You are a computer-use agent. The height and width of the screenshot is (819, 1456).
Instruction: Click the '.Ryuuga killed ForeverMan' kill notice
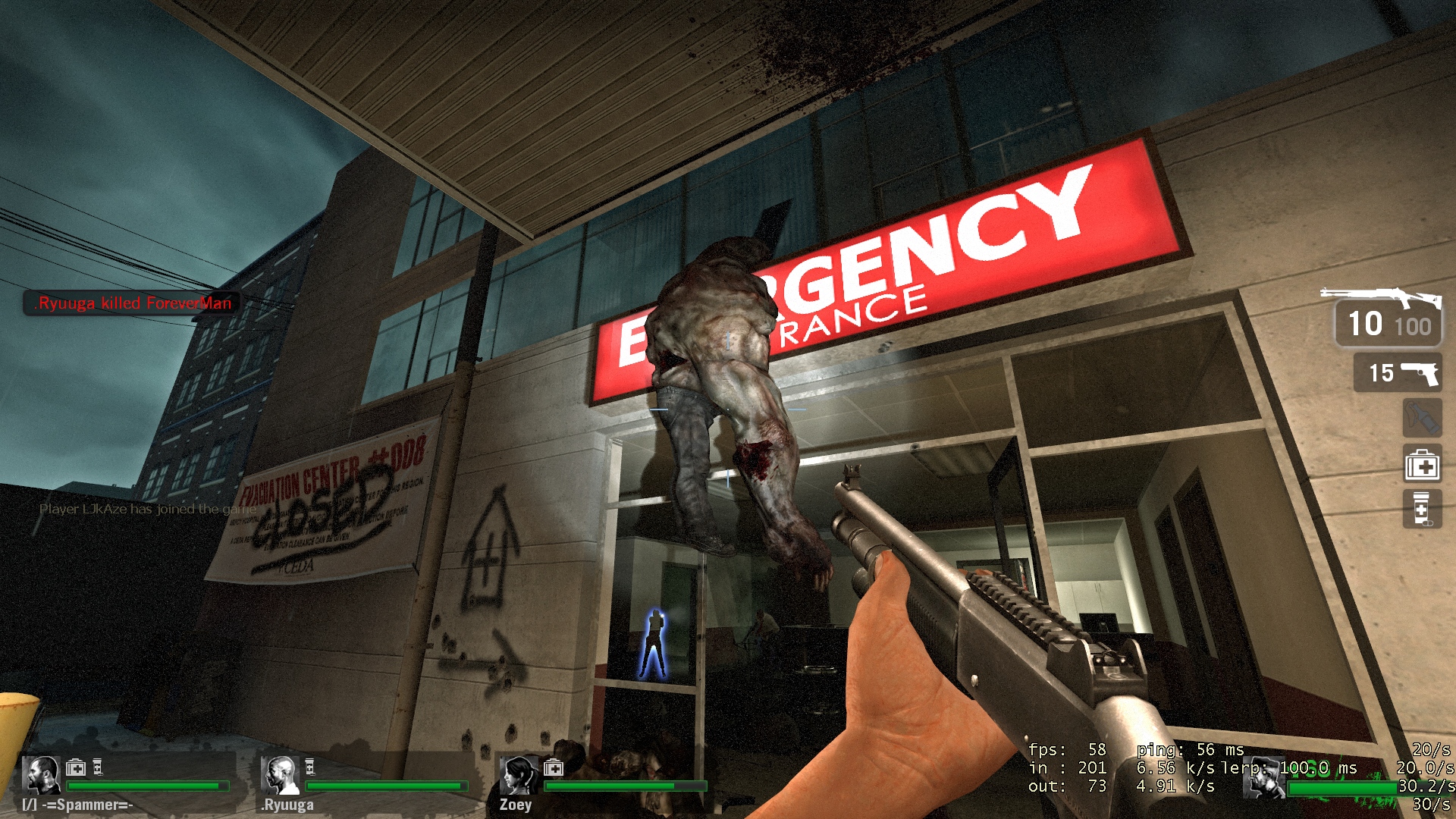click(x=133, y=303)
